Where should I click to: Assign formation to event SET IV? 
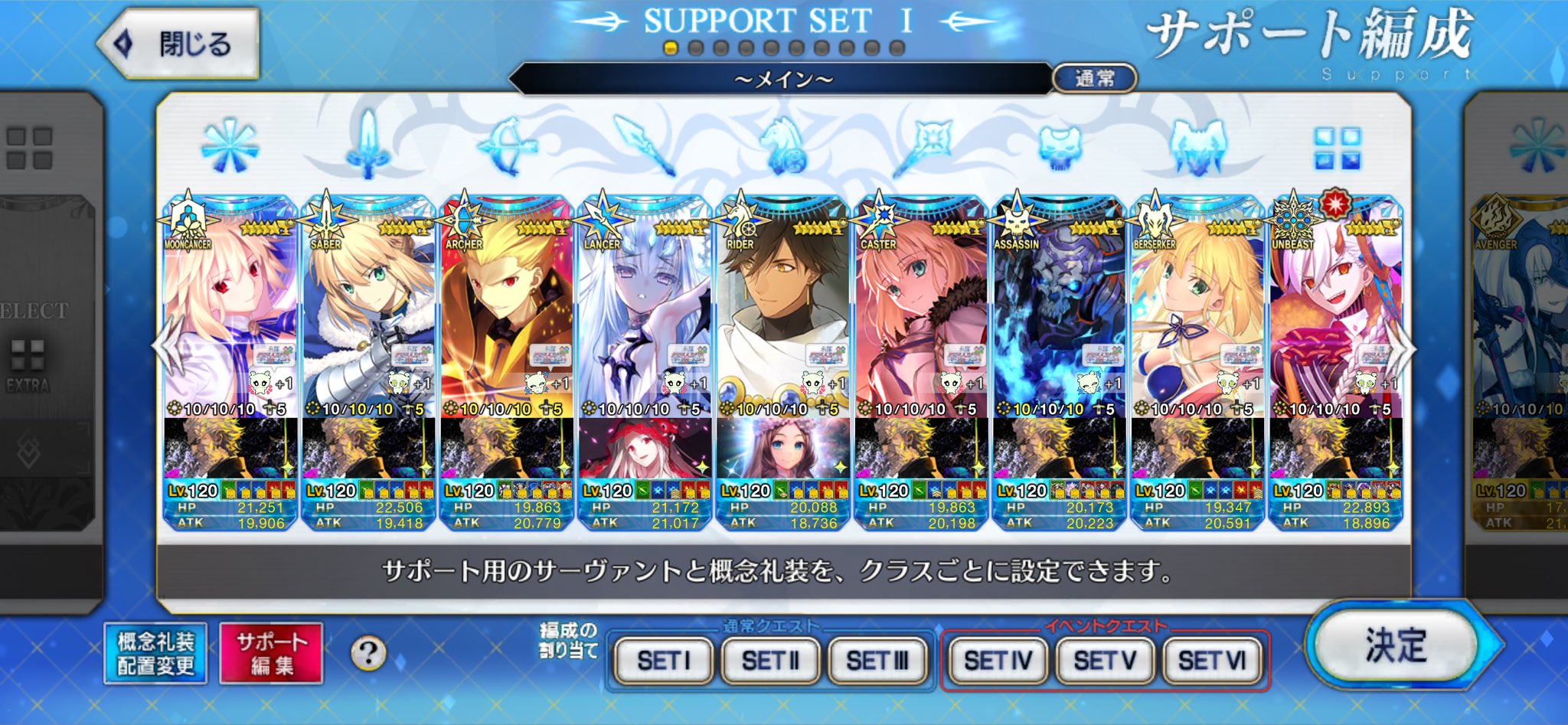[998, 660]
